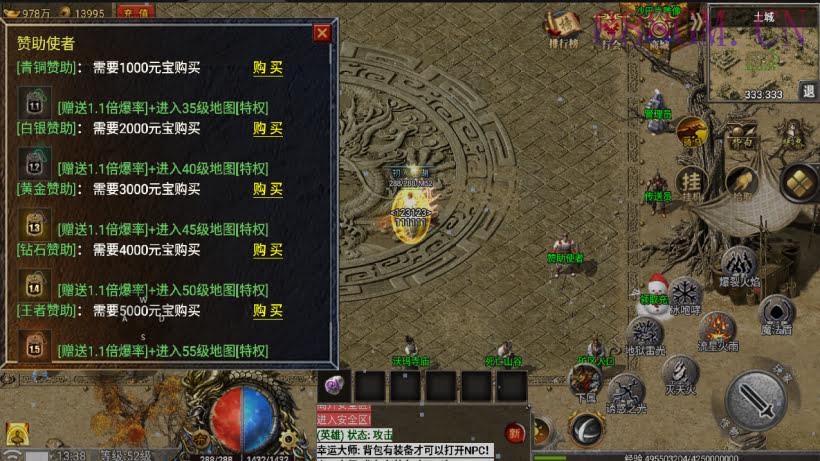Cast the 灭天火 skill
The image size is (820, 461).
tap(680, 372)
